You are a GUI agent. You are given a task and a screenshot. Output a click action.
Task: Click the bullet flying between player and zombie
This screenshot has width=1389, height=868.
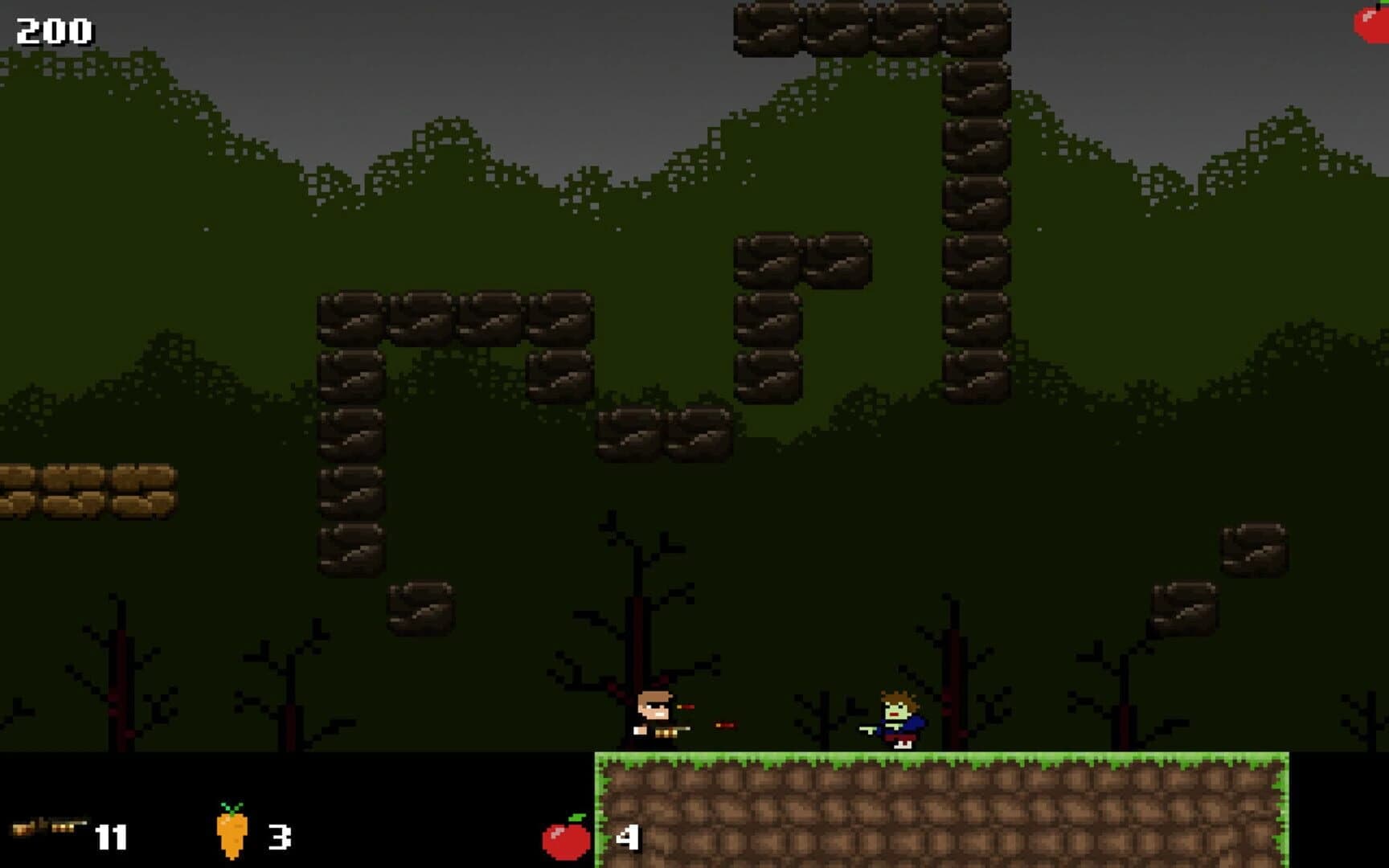(x=723, y=726)
